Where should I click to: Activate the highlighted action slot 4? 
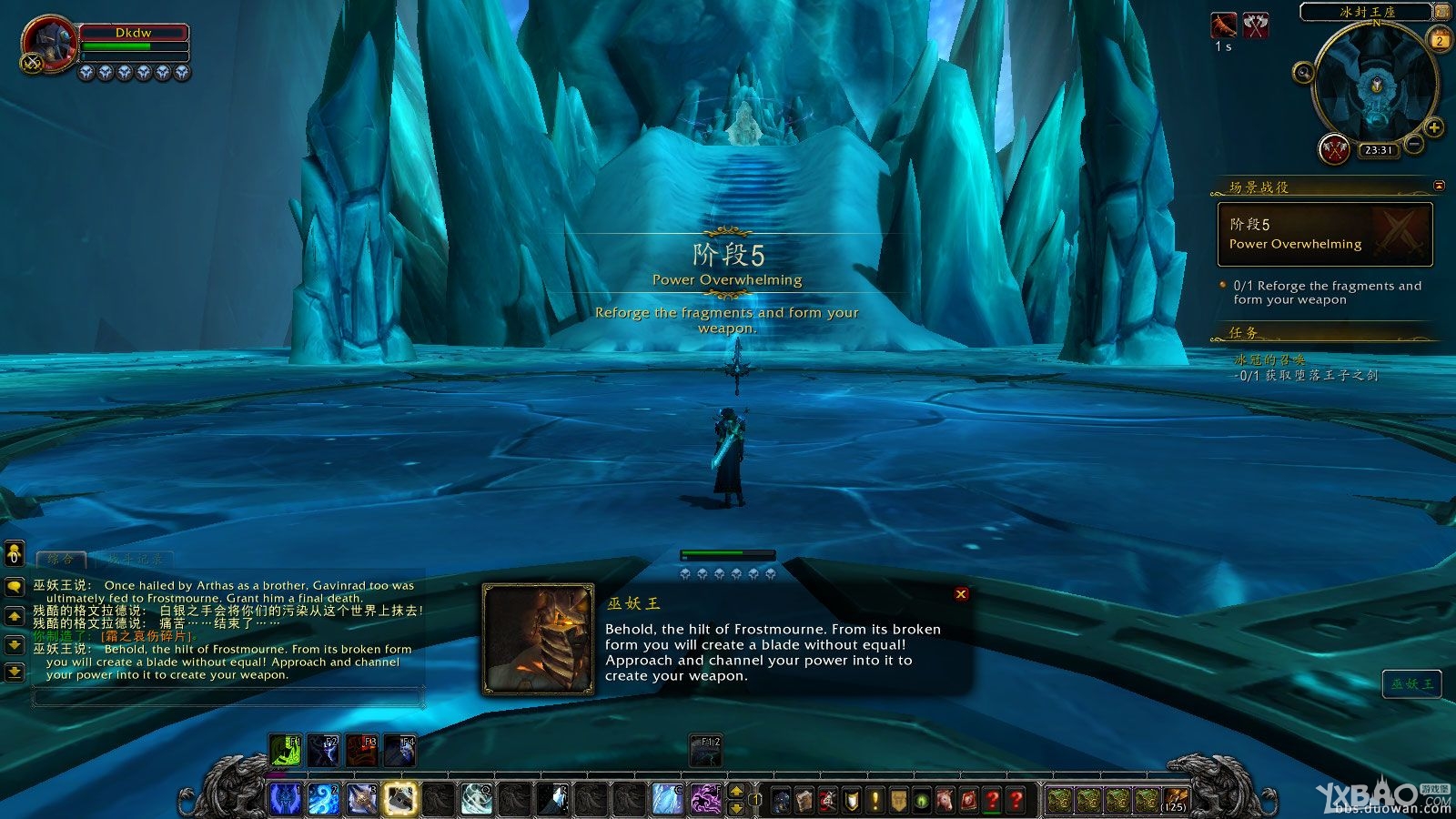(399, 798)
